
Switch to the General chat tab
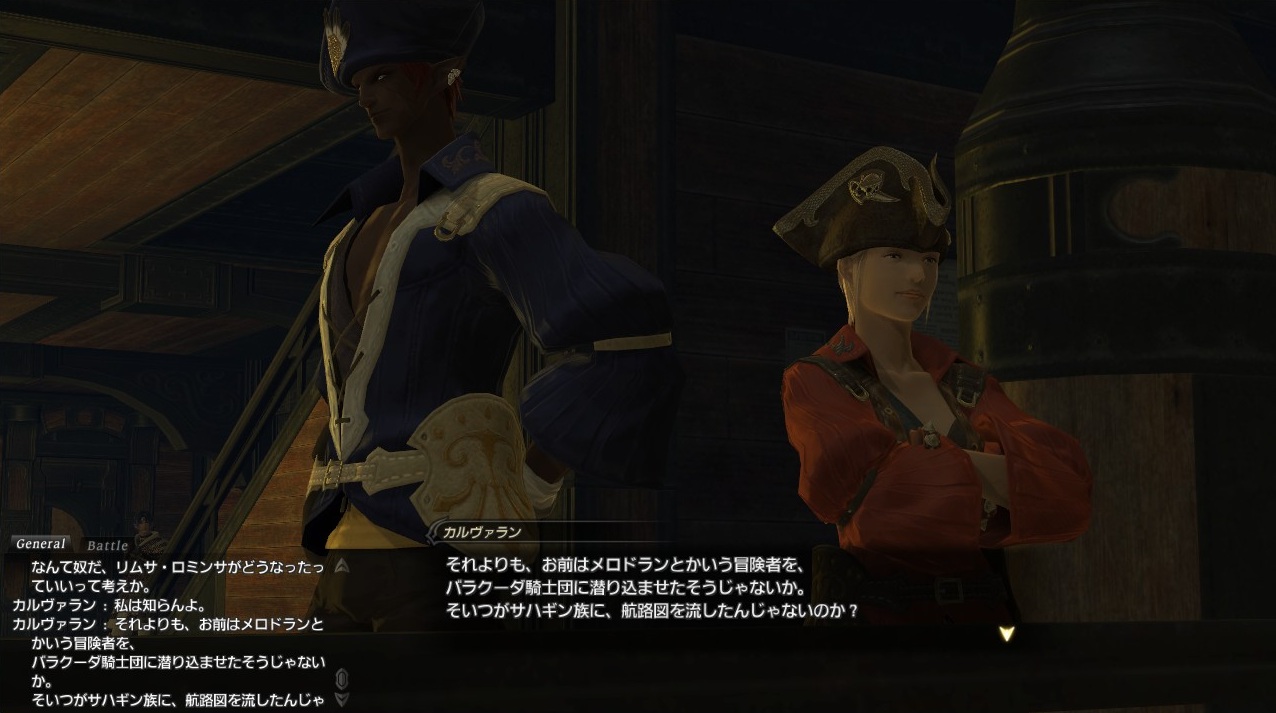[x=41, y=544]
